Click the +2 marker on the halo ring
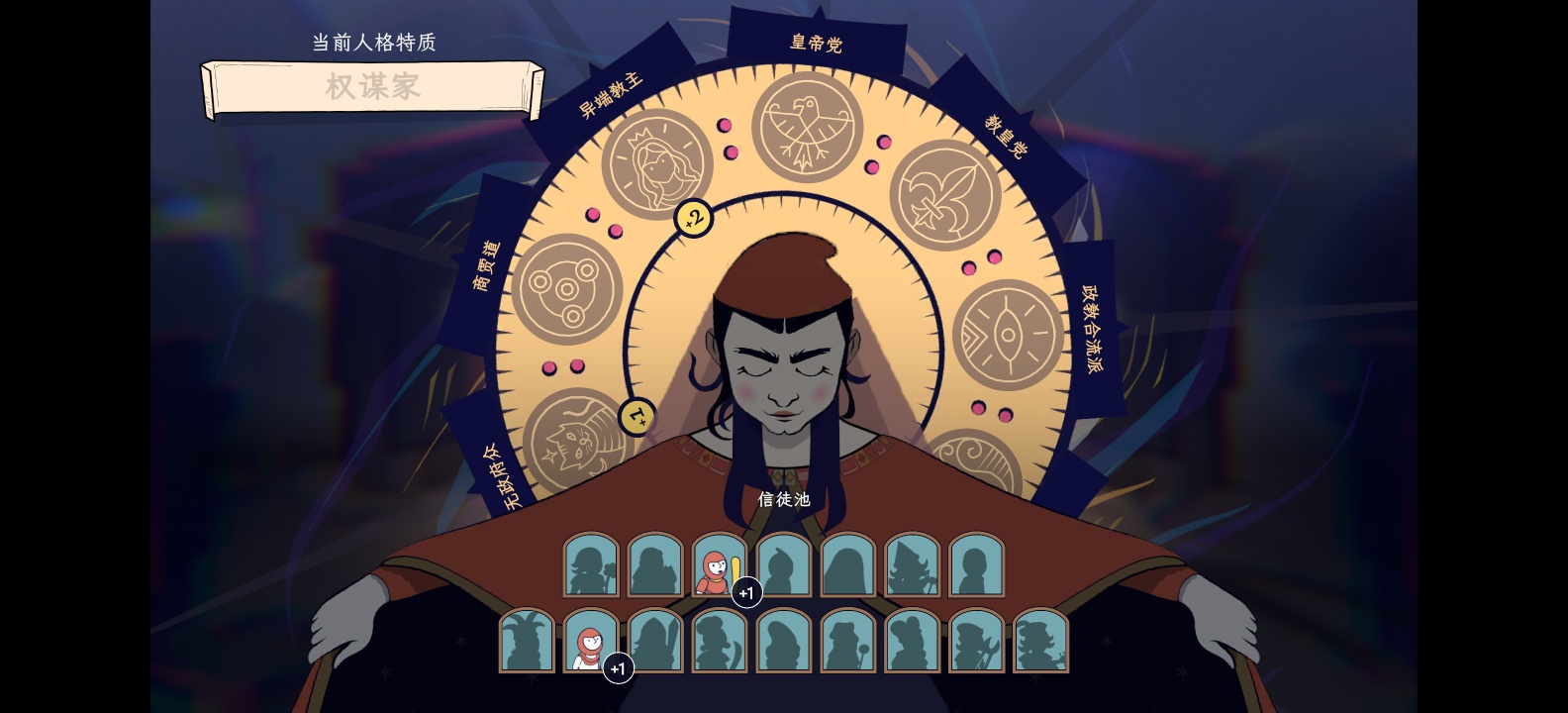This screenshot has height=713, width=1568. click(x=693, y=218)
